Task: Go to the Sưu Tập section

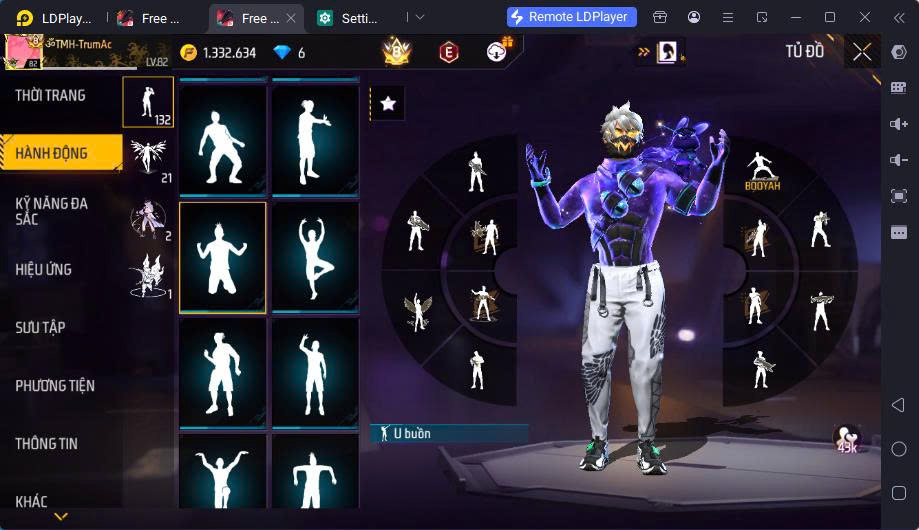Action: [x=40, y=328]
